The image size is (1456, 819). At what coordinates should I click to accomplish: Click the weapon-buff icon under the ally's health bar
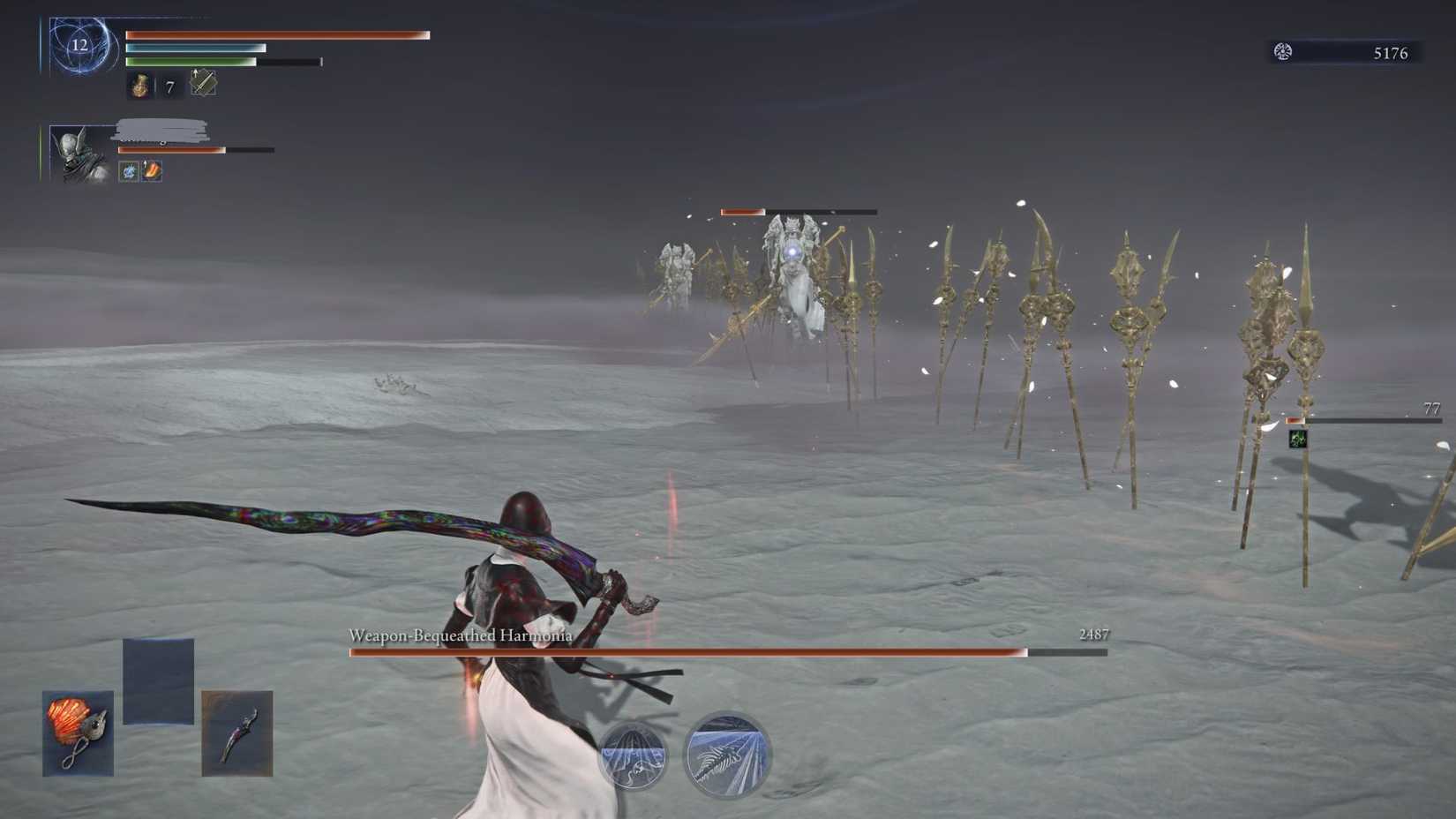tap(154, 170)
